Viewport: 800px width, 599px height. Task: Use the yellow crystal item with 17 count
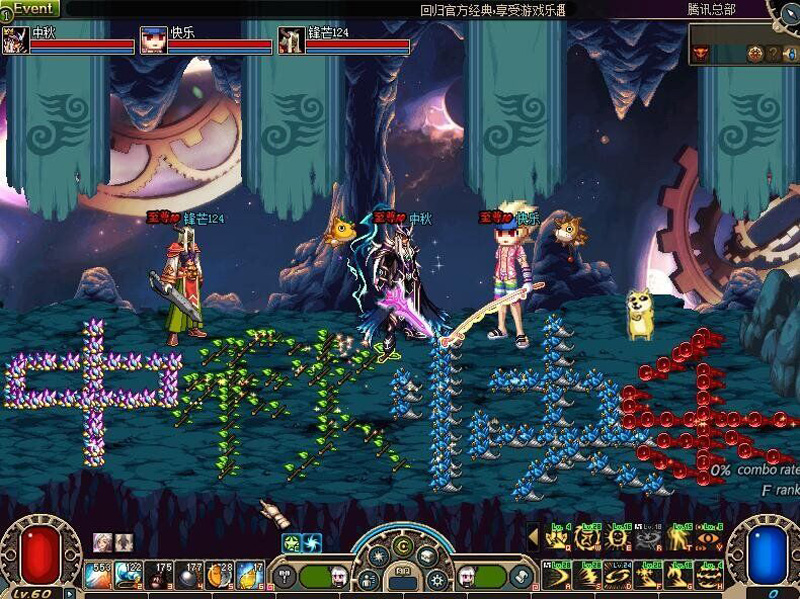[x=250, y=574]
